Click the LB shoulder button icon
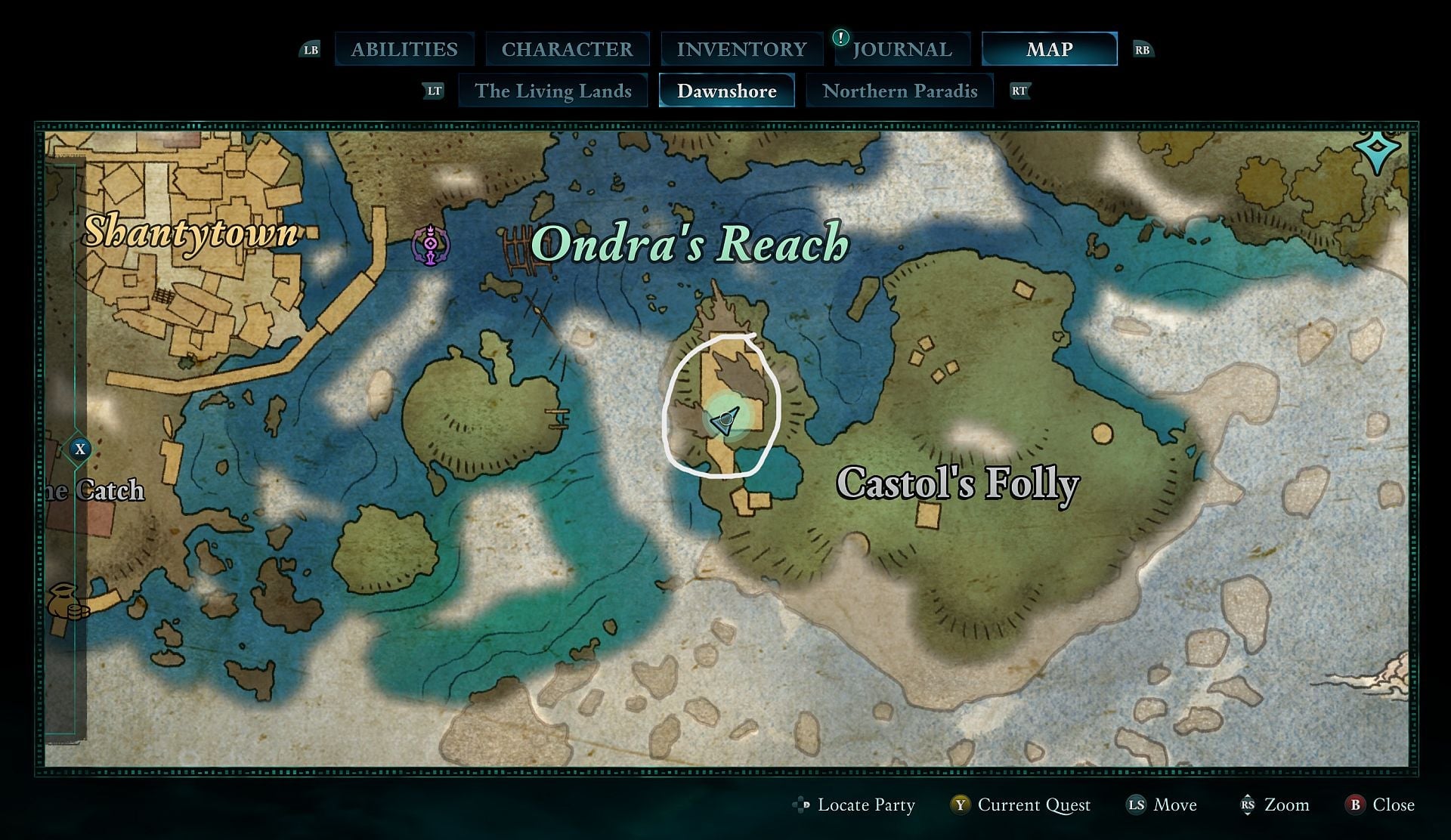Screen dimensions: 1451x840 click(x=310, y=48)
